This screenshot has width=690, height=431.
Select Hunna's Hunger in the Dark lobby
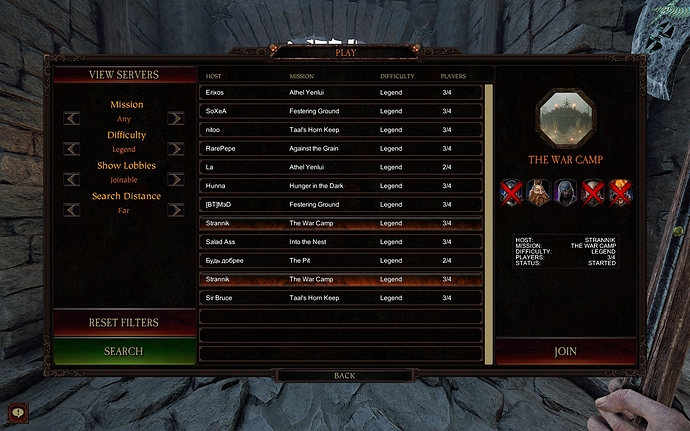pyautogui.click(x=340, y=186)
